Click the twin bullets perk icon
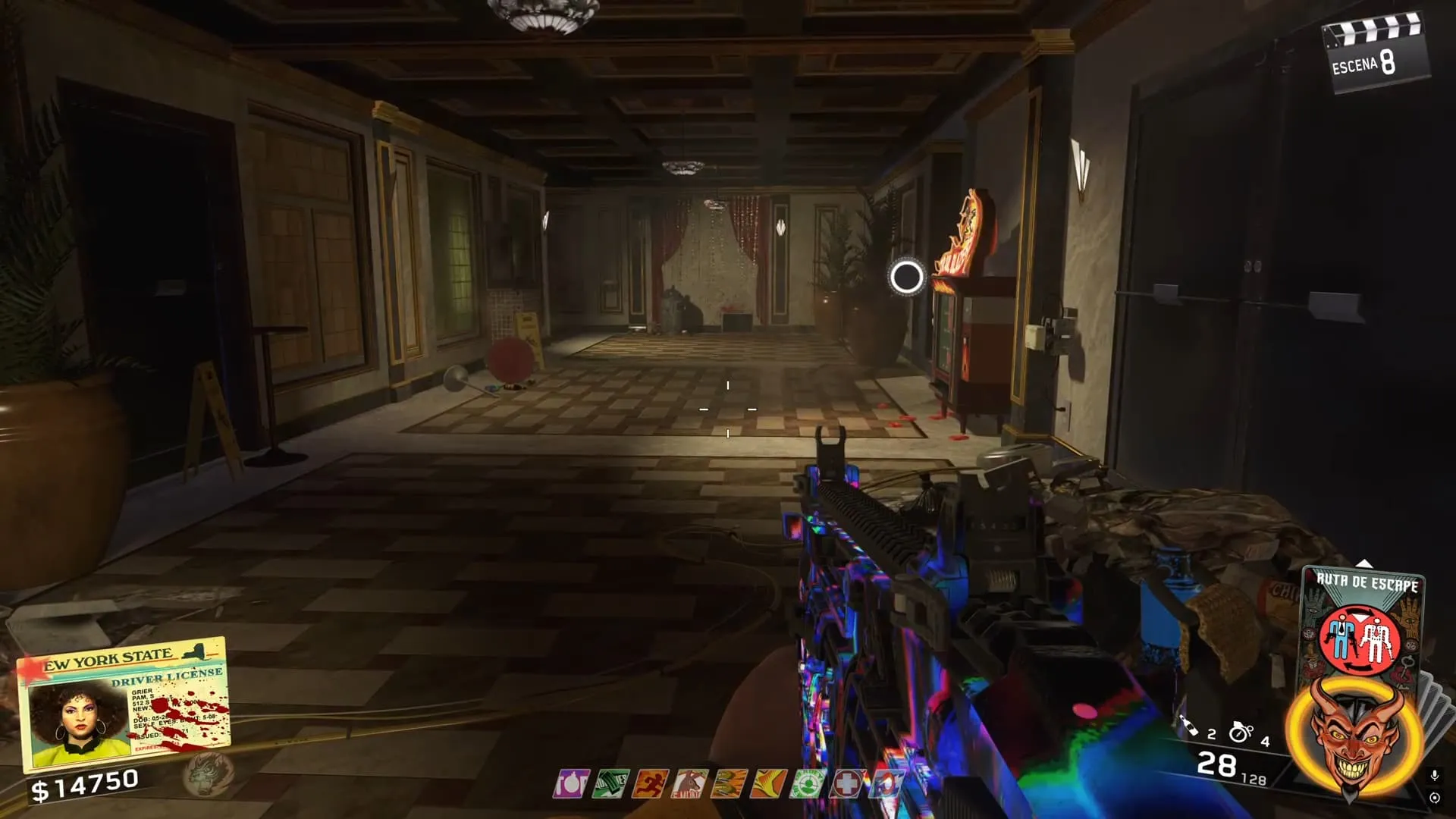This screenshot has width=1456, height=819. (x=728, y=784)
